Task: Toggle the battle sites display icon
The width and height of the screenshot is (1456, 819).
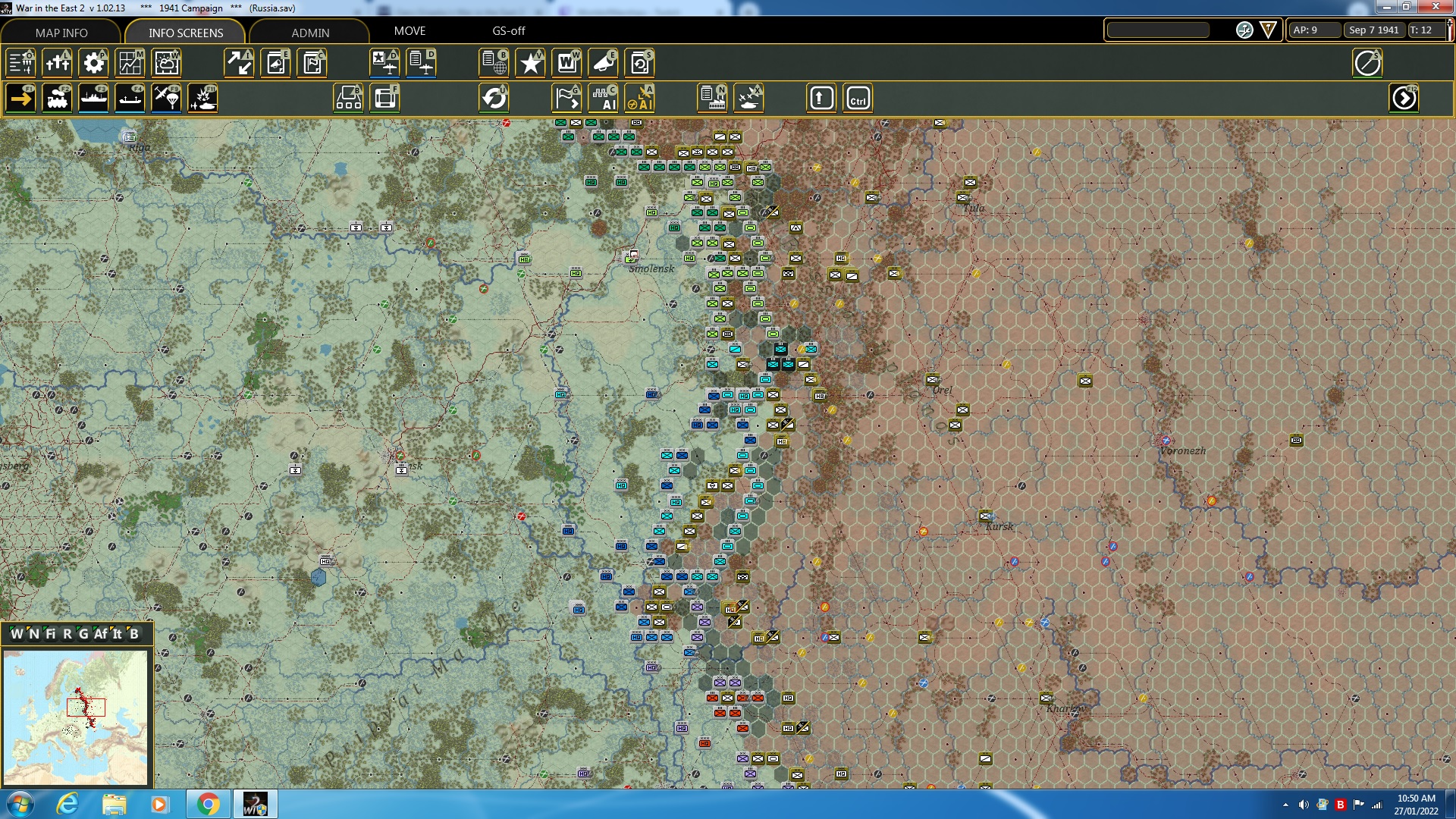Action: [x=750, y=98]
